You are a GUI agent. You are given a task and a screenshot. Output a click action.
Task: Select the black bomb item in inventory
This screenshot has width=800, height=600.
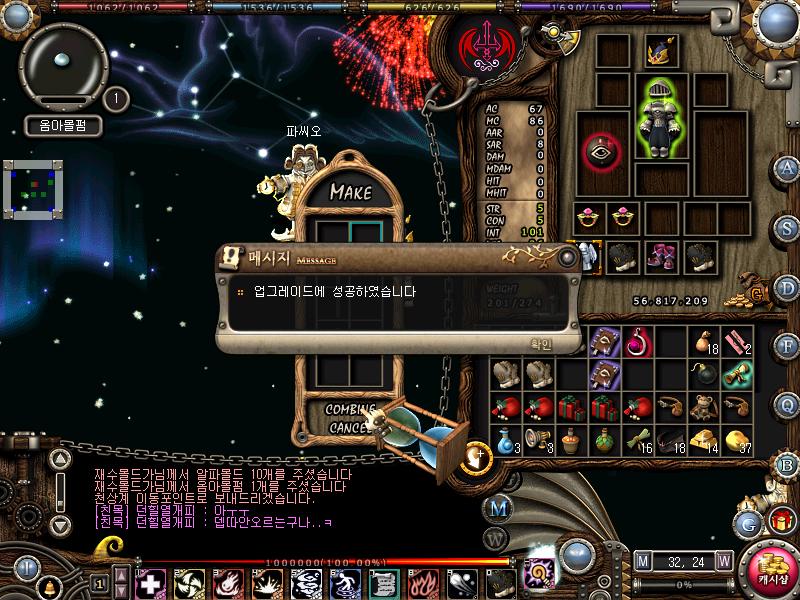705,374
